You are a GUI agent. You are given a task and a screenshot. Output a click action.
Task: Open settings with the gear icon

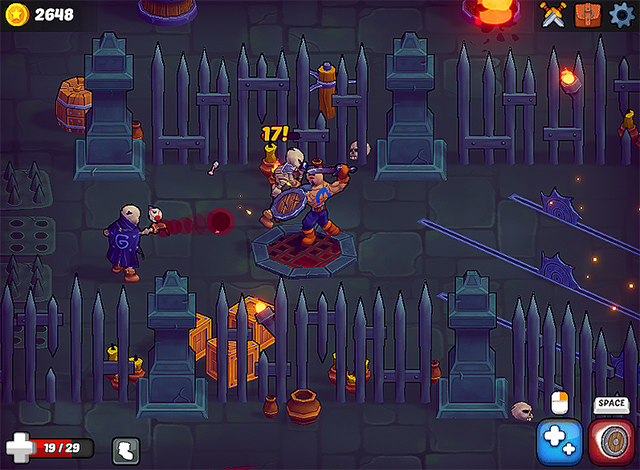click(x=621, y=14)
